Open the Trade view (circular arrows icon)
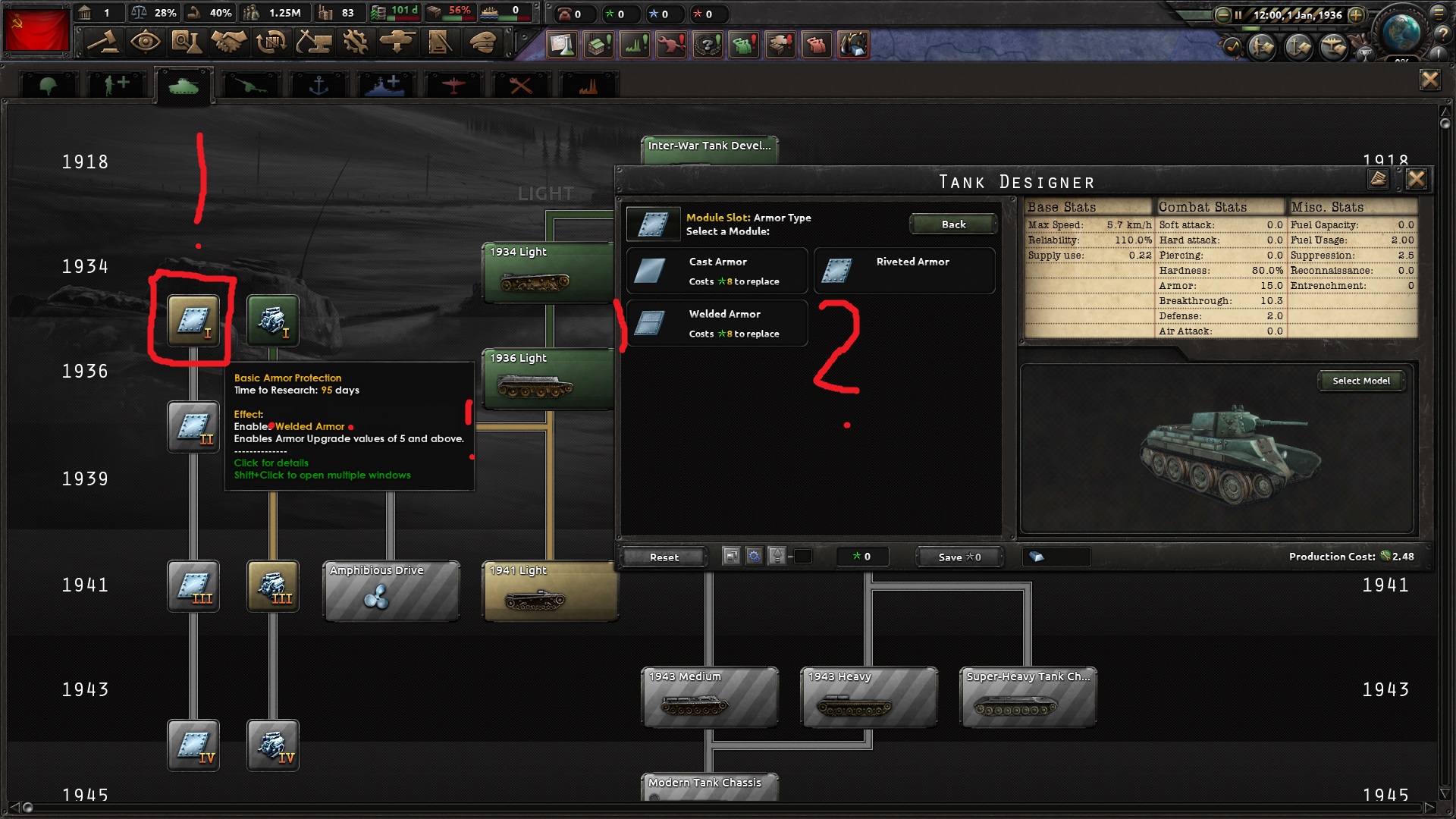This screenshot has width=1456, height=819. coord(270,43)
